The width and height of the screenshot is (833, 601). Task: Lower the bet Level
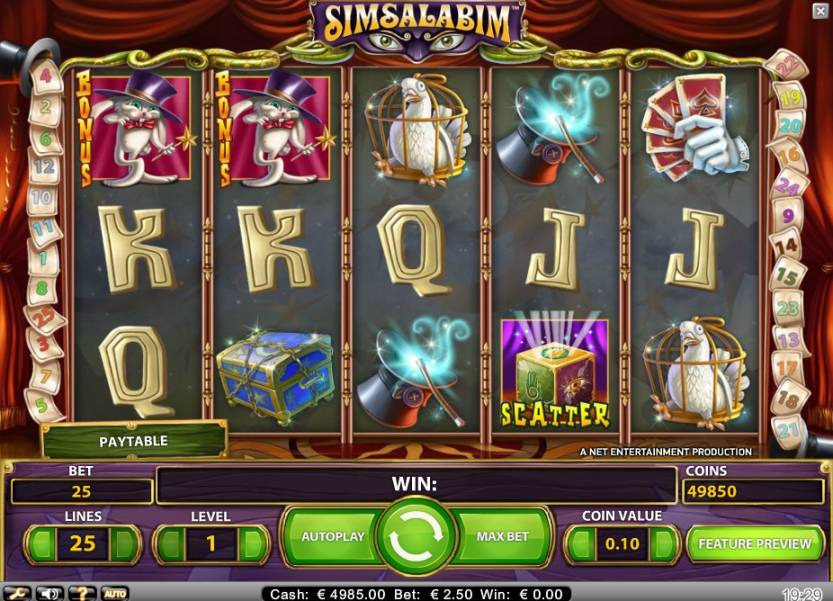170,545
